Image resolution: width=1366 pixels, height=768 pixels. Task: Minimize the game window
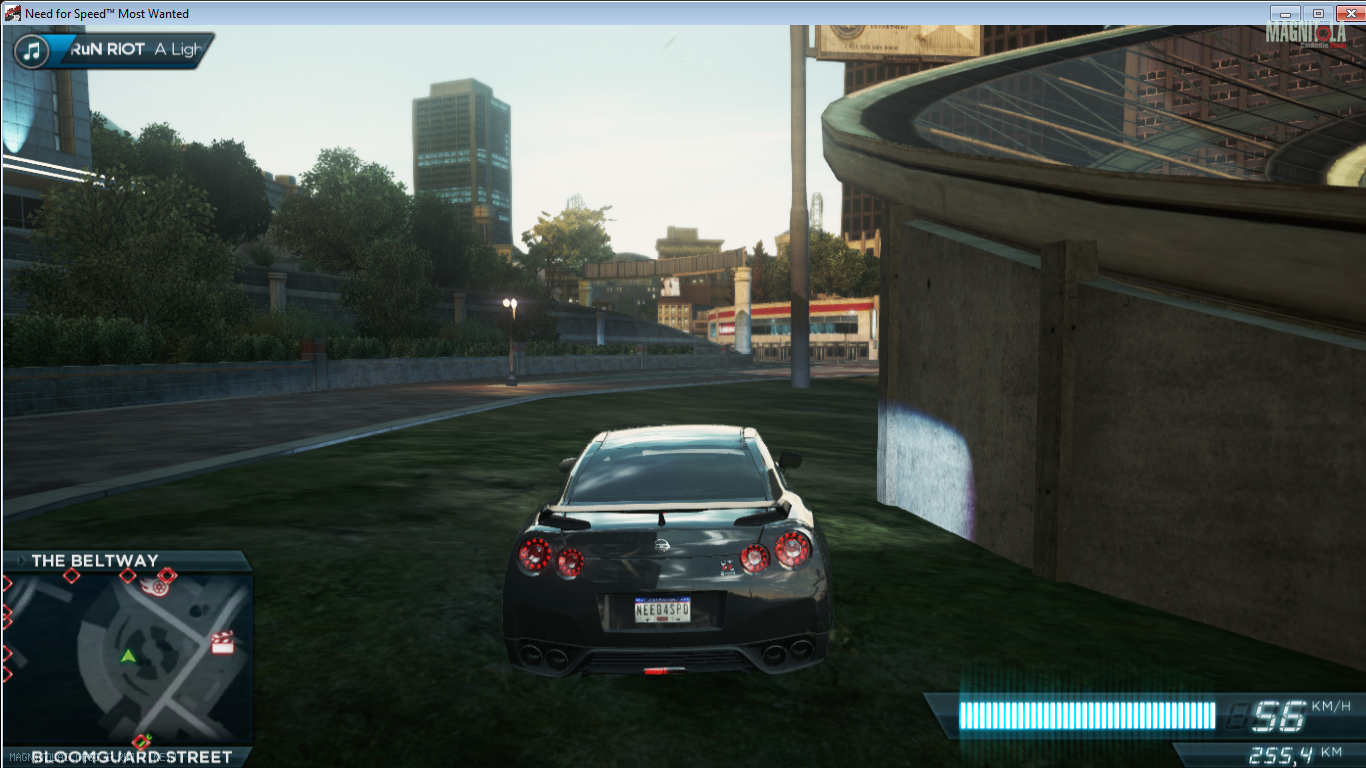point(1285,13)
